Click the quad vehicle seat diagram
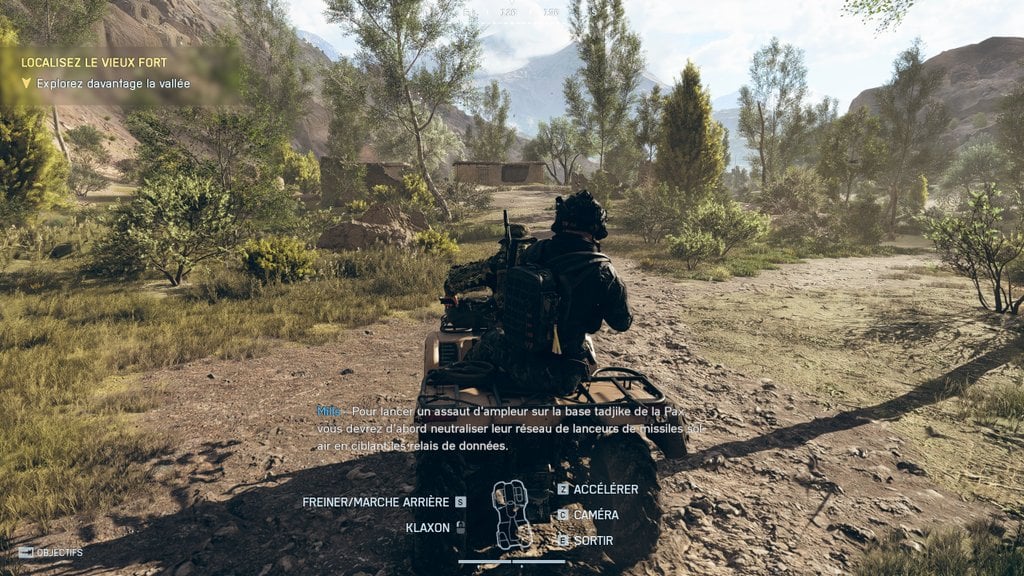This screenshot has width=1024, height=576. click(x=512, y=514)
